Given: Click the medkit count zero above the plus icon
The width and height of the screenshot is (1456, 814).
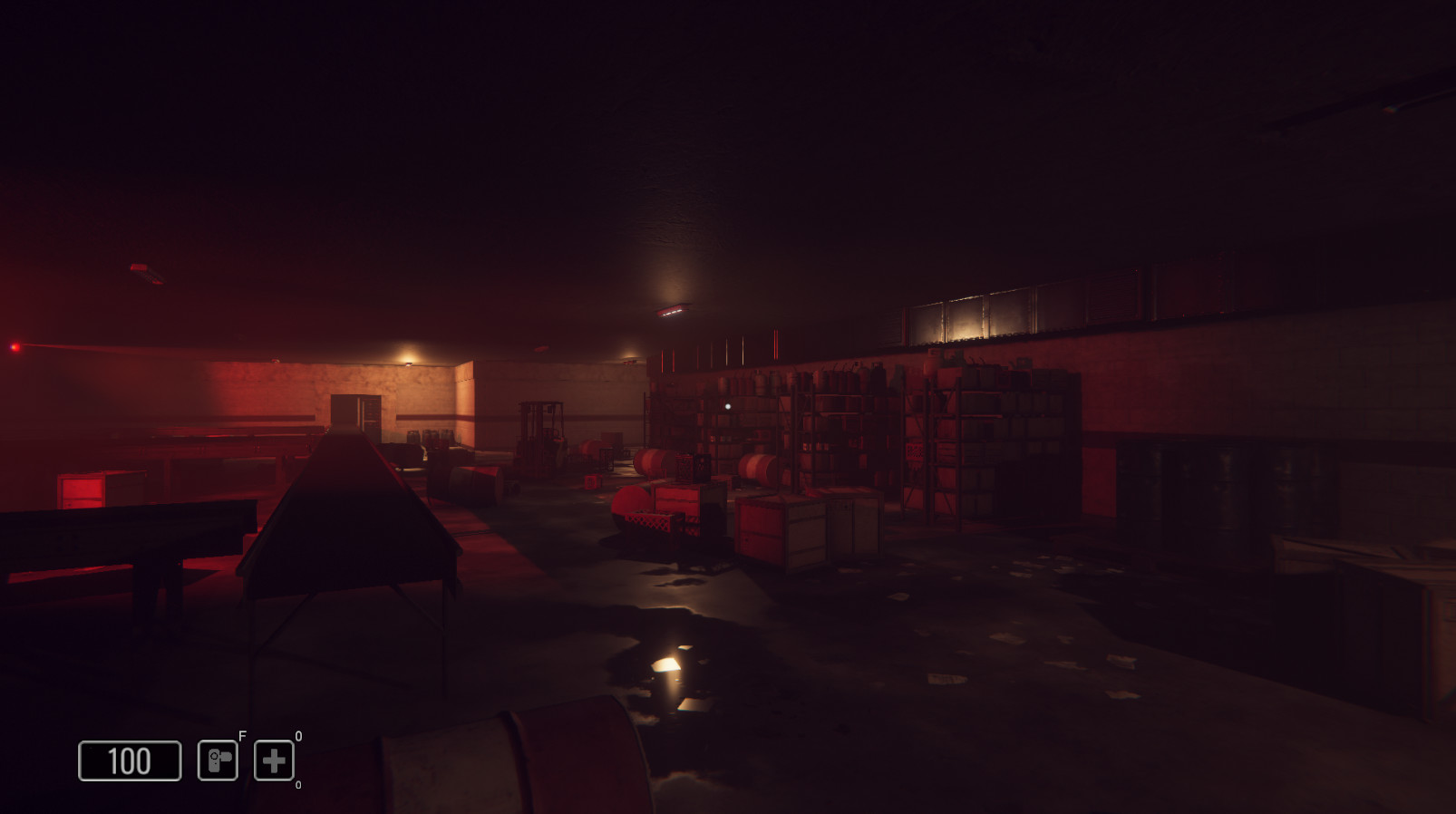Looking at the screenshot, I should (297, 735).
